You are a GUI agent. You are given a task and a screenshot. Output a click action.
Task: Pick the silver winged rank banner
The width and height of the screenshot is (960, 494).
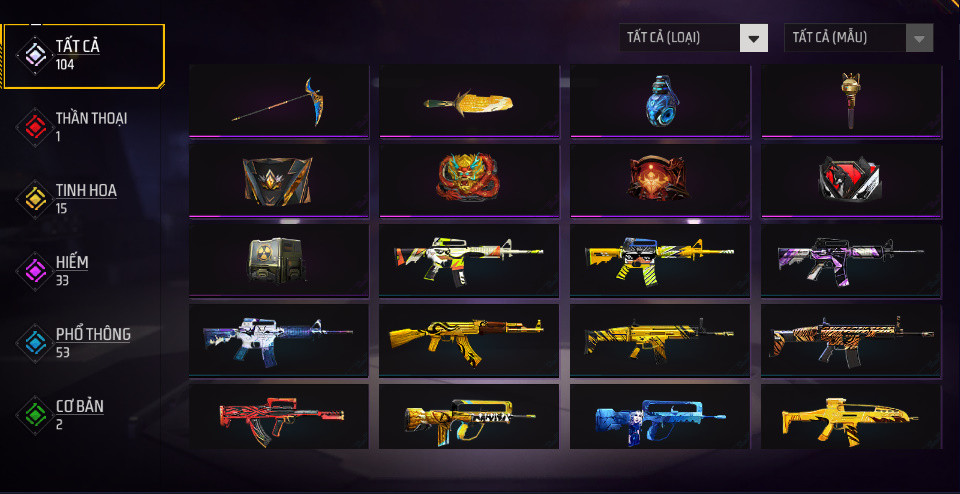coord(278,179)
